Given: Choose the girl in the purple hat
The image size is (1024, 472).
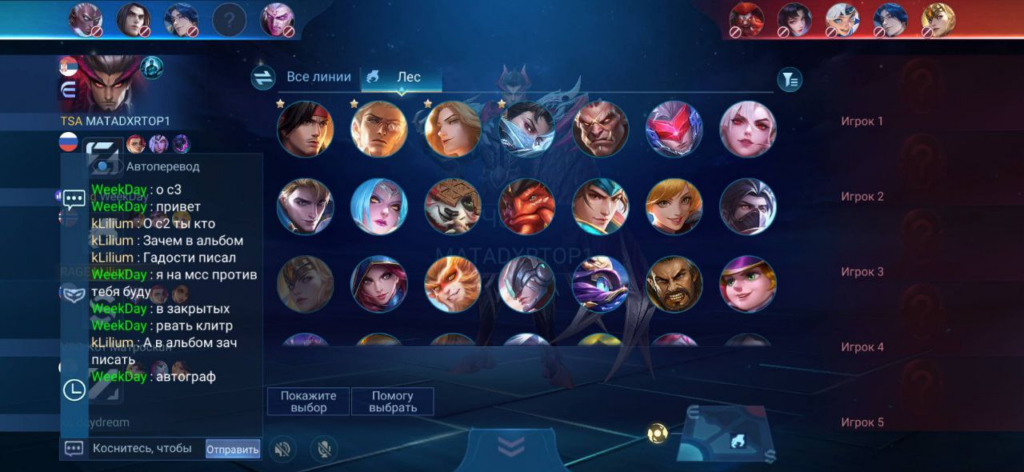Looking at the screenshot, I should [748, 283].
